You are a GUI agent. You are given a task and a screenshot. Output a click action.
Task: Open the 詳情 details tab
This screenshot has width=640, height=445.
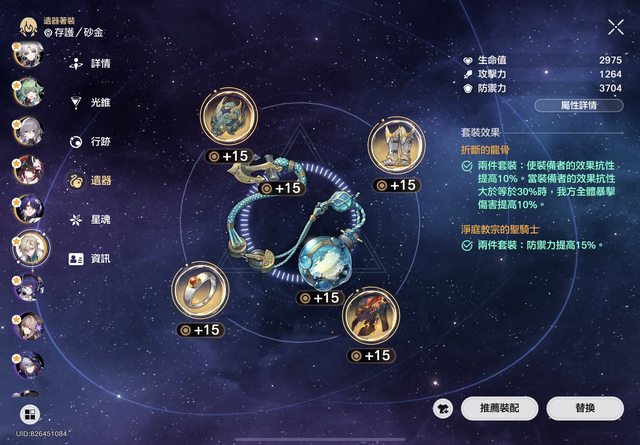pyautogui.click(x=90, y=63)
